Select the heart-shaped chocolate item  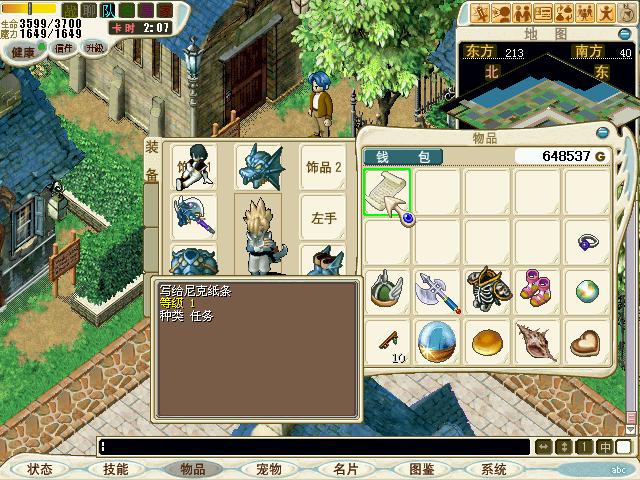pyautogui.click(x=588, y=341)
